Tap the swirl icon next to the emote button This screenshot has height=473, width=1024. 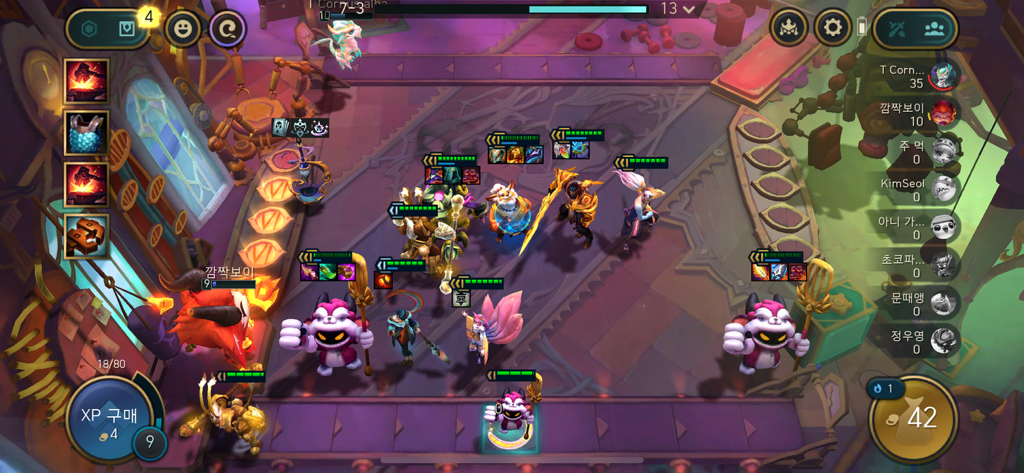[x=227, y=29]
